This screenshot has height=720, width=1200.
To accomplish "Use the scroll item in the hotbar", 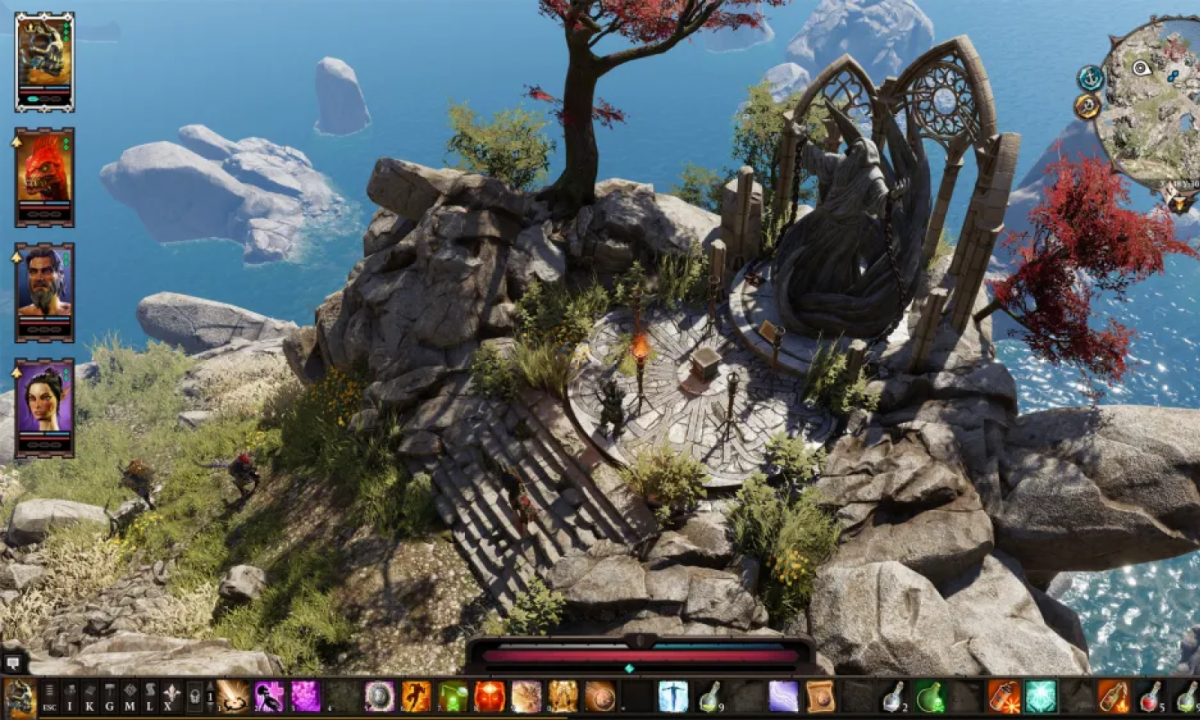I will tap(820, 696).
